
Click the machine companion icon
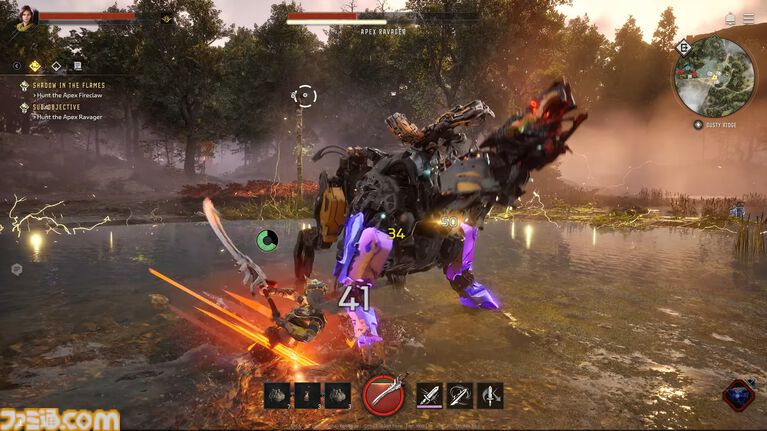(740, 394)
